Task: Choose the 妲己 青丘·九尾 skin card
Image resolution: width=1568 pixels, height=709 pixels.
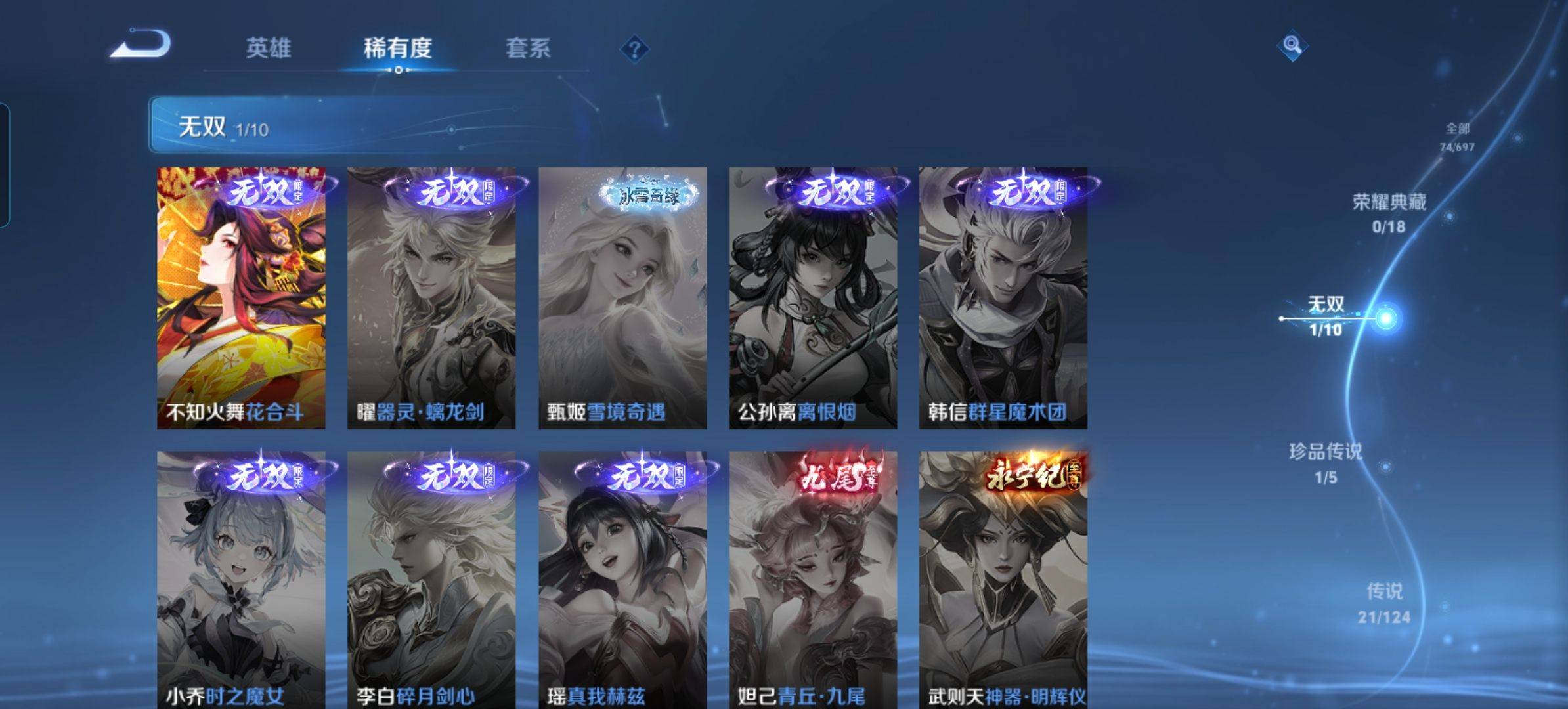Action: [813, 579]
